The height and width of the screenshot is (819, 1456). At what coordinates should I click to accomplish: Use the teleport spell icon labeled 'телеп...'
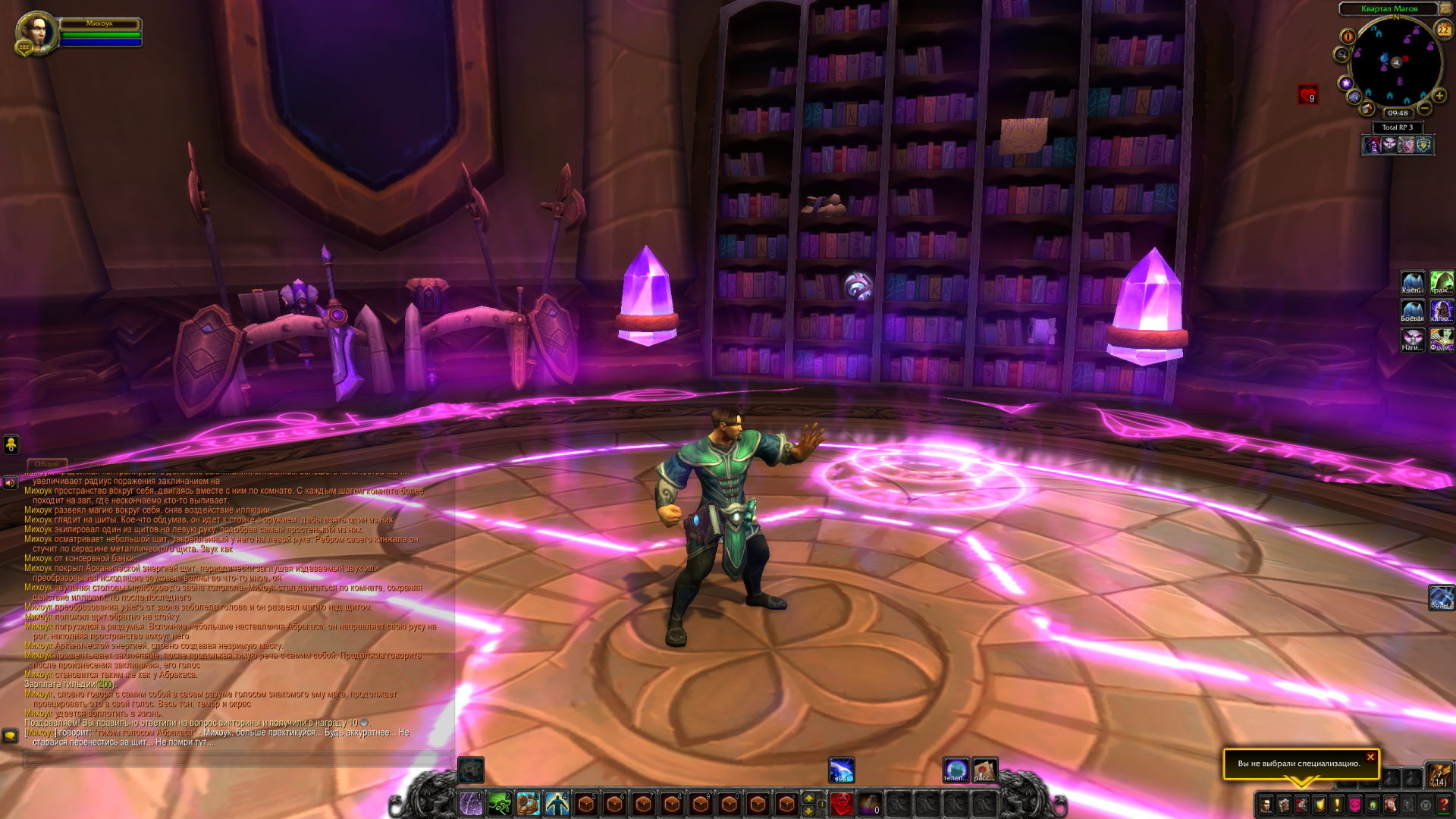(955, 770)
